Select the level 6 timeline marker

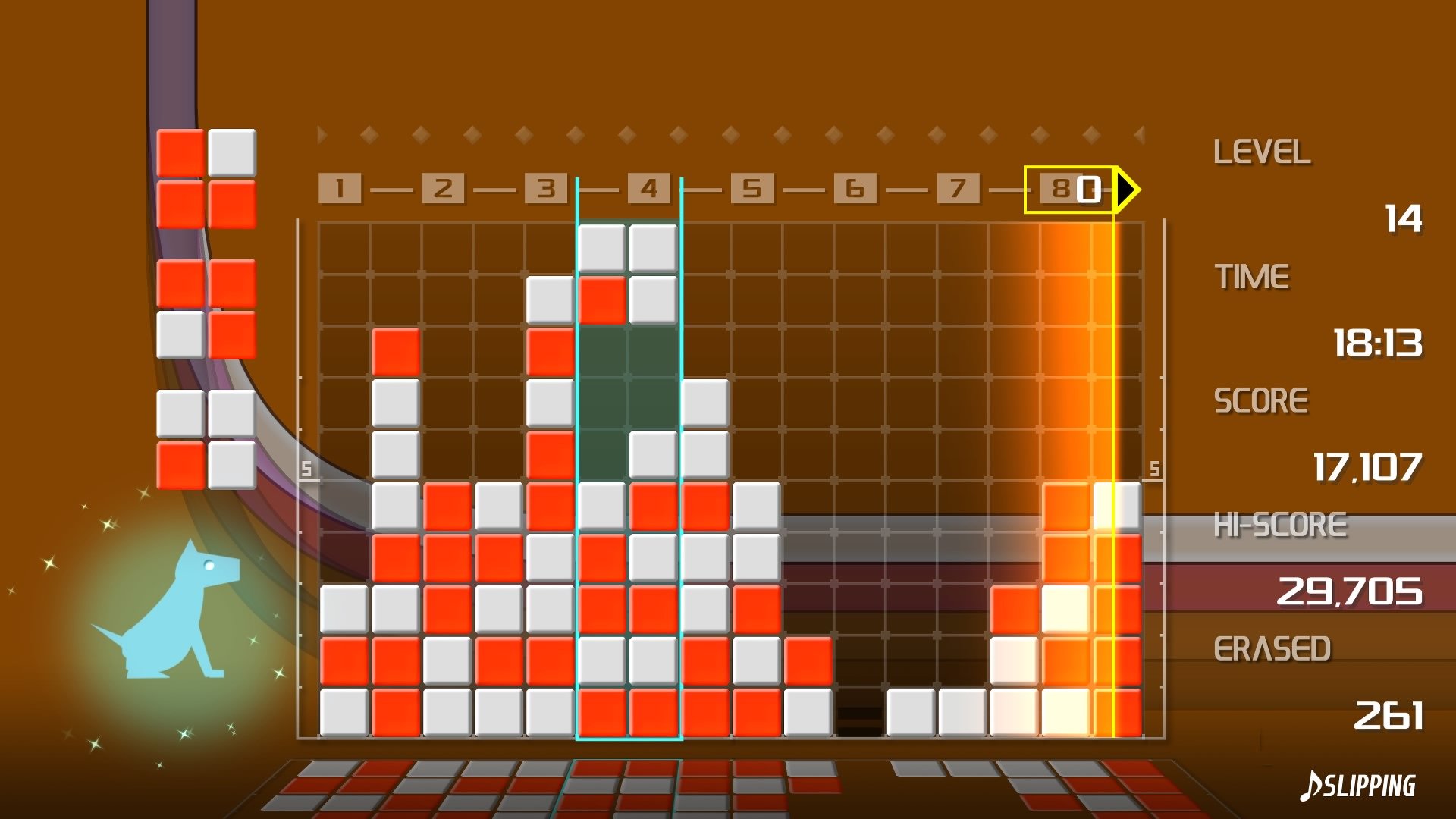pyautogui.click(x=855, y=188)
